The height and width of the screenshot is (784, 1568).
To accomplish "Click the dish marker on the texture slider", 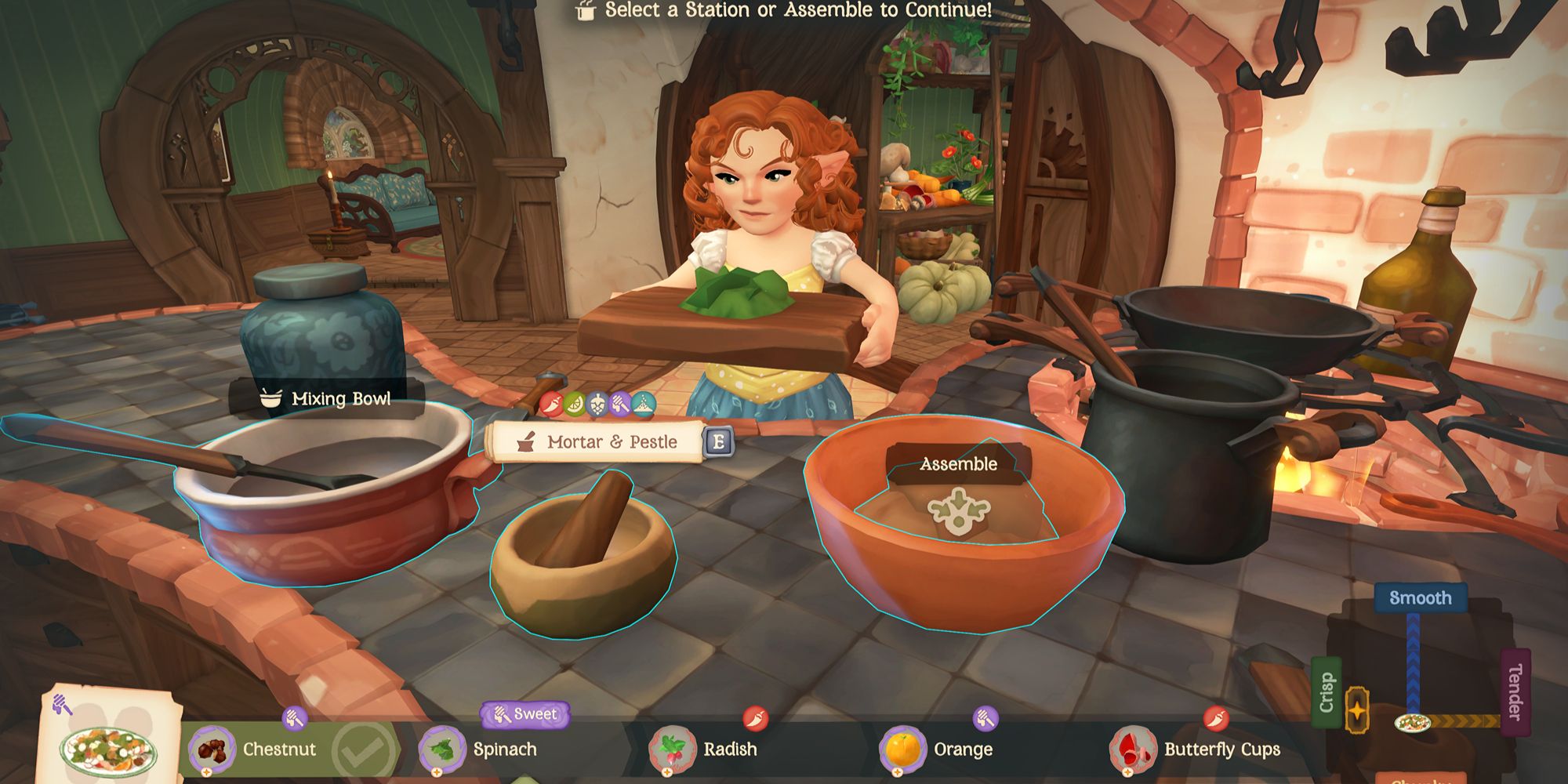I will tap(1413, 724).
